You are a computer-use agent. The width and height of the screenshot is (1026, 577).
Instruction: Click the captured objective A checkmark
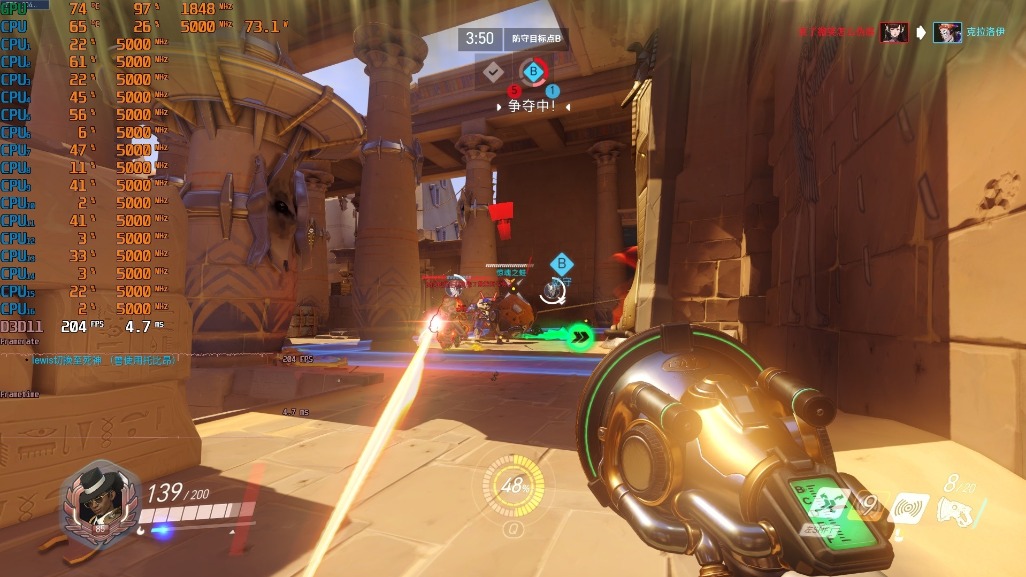(x=493, y=71)
